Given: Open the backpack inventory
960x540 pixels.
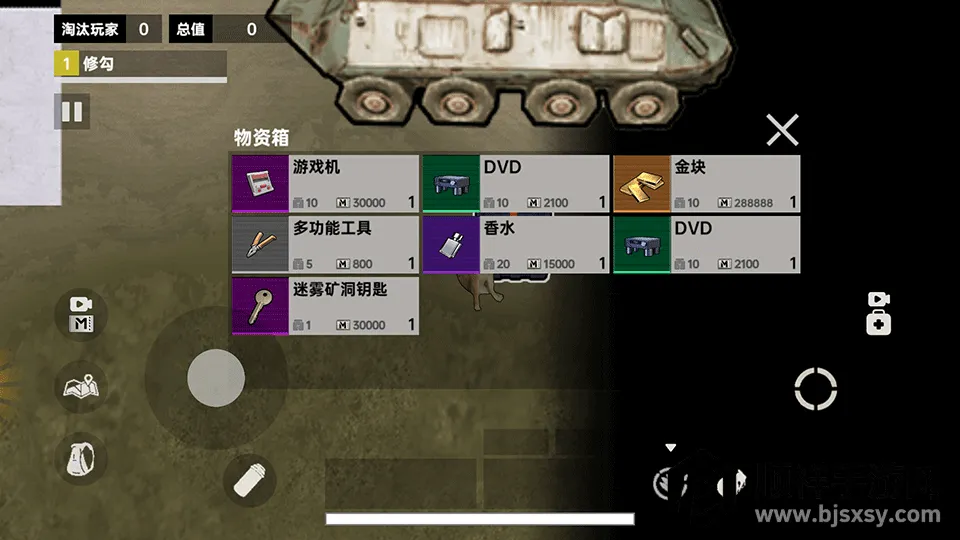Looking at the screenshot, I should (81, 459).
